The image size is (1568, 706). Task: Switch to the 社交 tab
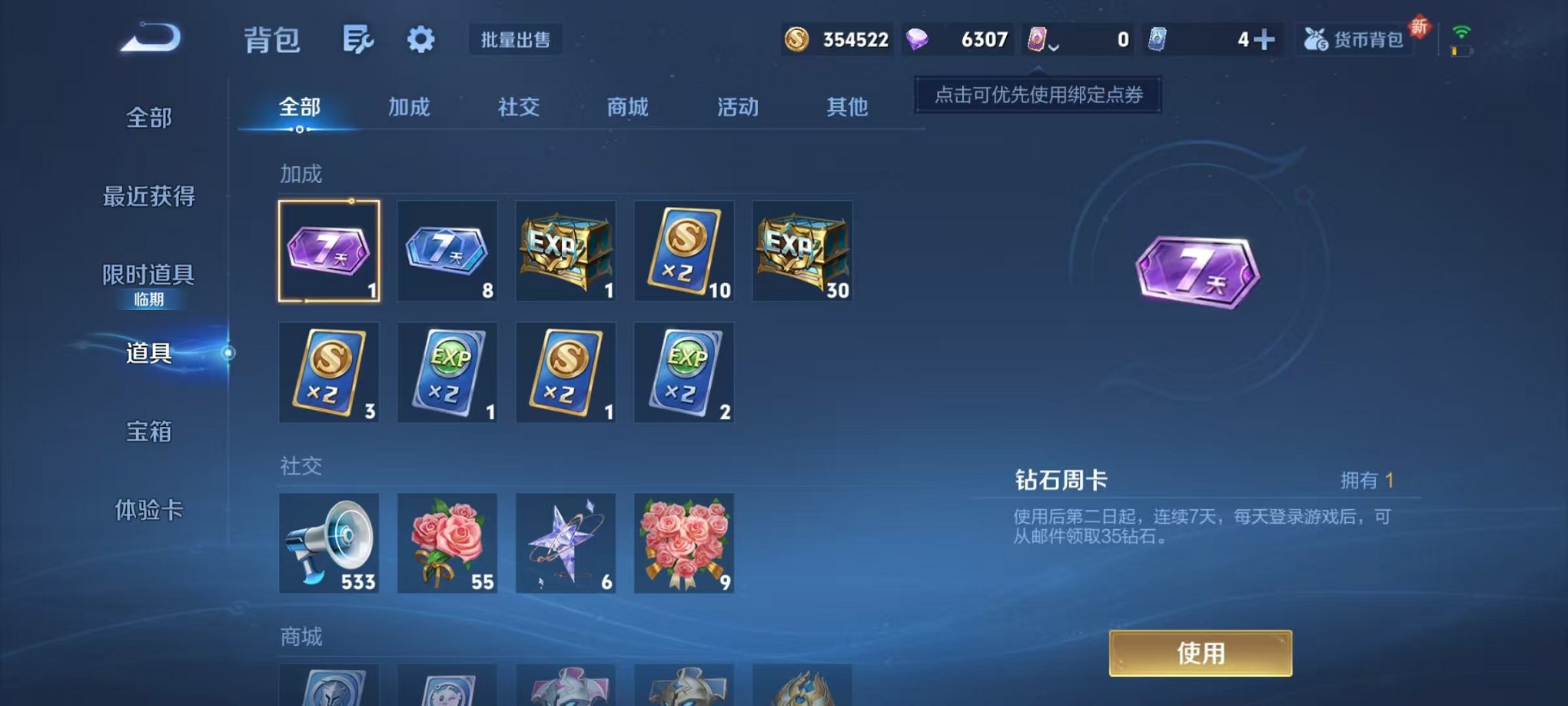520,108
